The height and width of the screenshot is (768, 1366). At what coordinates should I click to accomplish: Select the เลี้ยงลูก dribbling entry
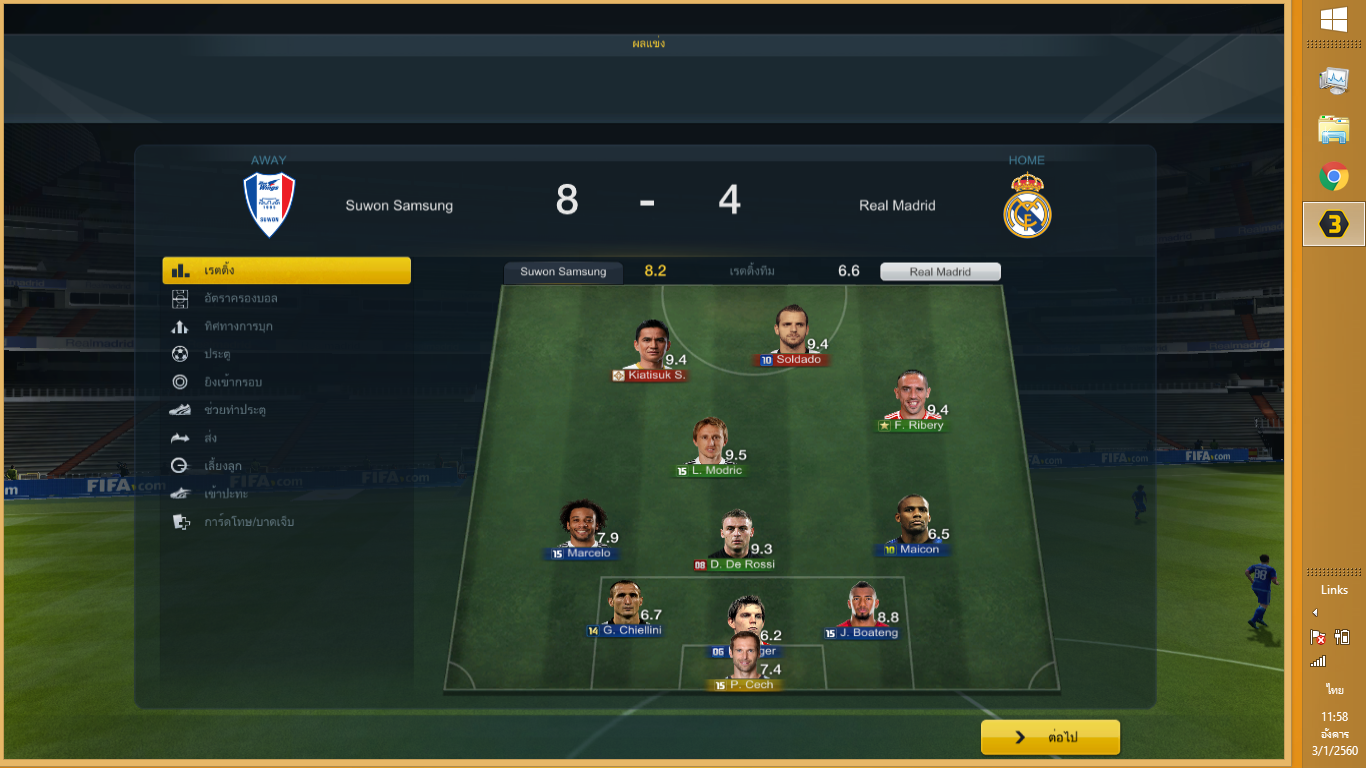pyautogui.click(x=222, y=466)
